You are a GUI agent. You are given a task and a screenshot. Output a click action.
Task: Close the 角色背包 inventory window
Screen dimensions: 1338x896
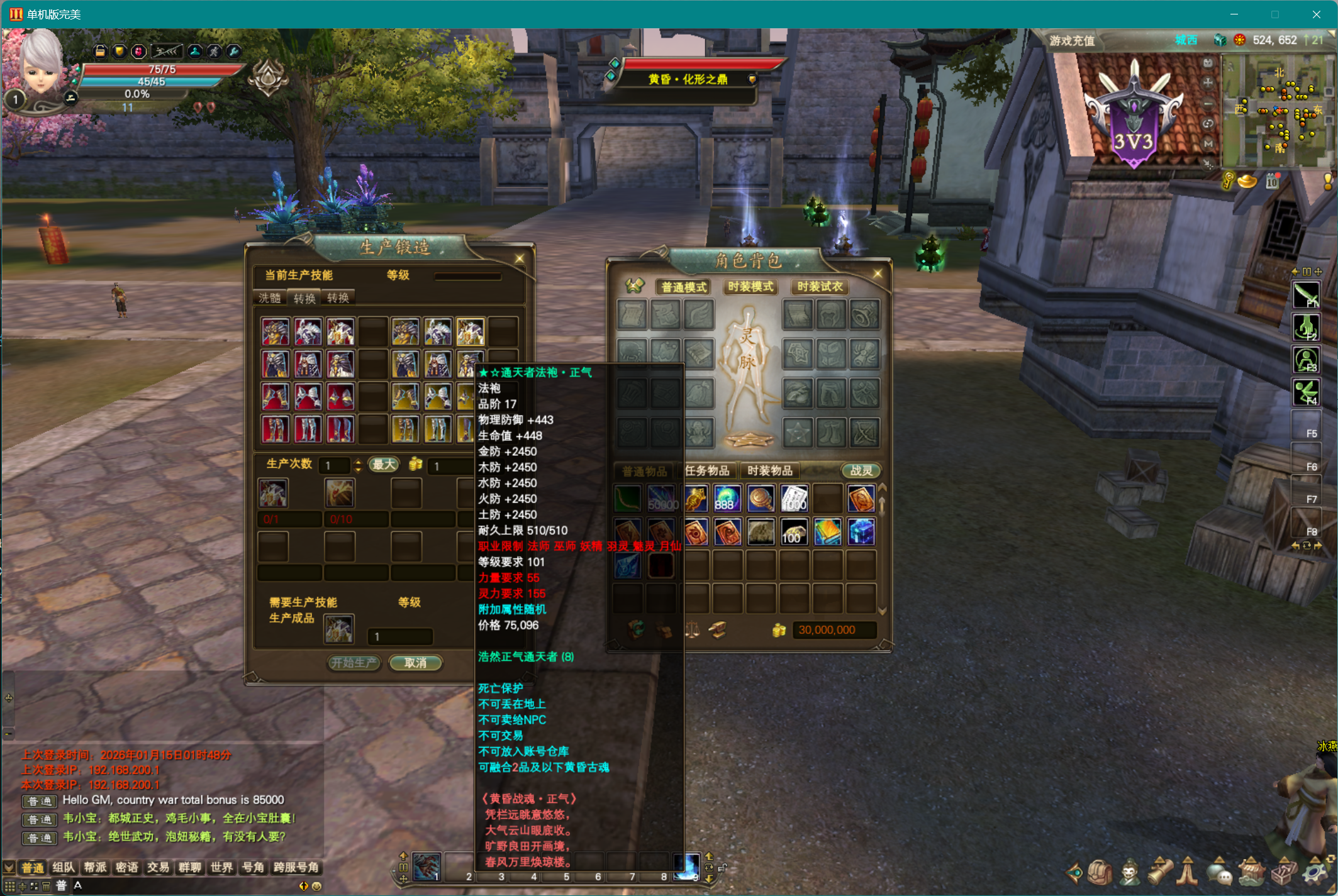tap(878, 274)
